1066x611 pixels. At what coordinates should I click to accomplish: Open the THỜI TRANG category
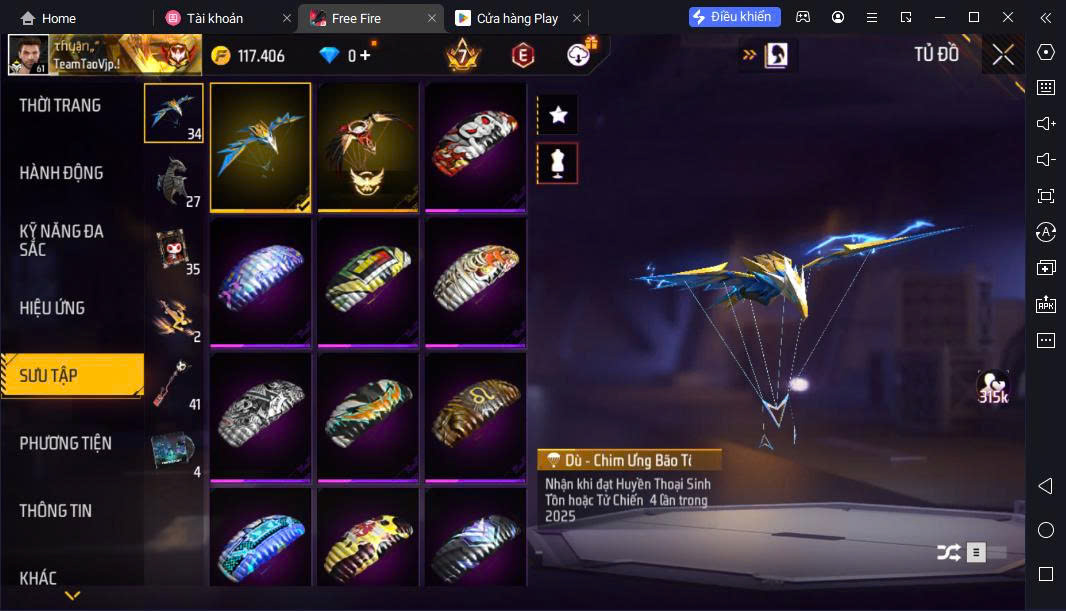tap(60, 106)
